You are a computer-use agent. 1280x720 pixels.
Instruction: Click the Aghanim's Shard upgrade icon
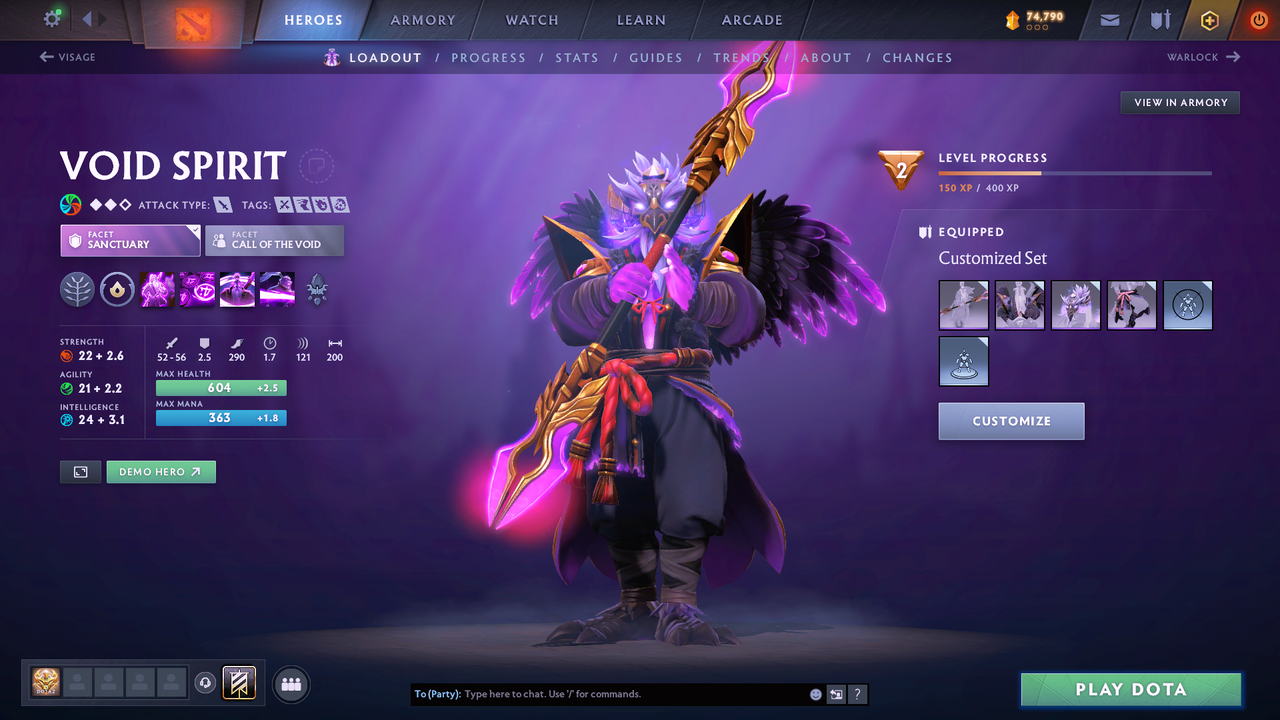pyautogui.click(x=317, y=289)
